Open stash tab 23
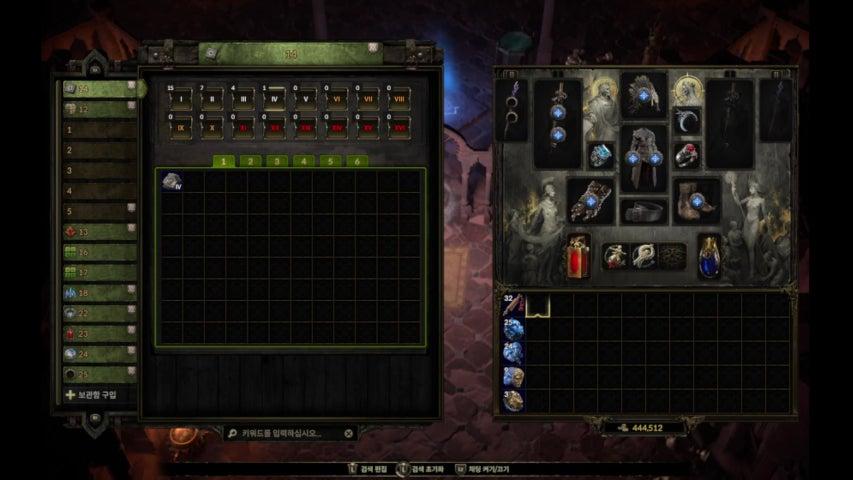The height and width of the screenshot is (480, 853). (99, 334)
